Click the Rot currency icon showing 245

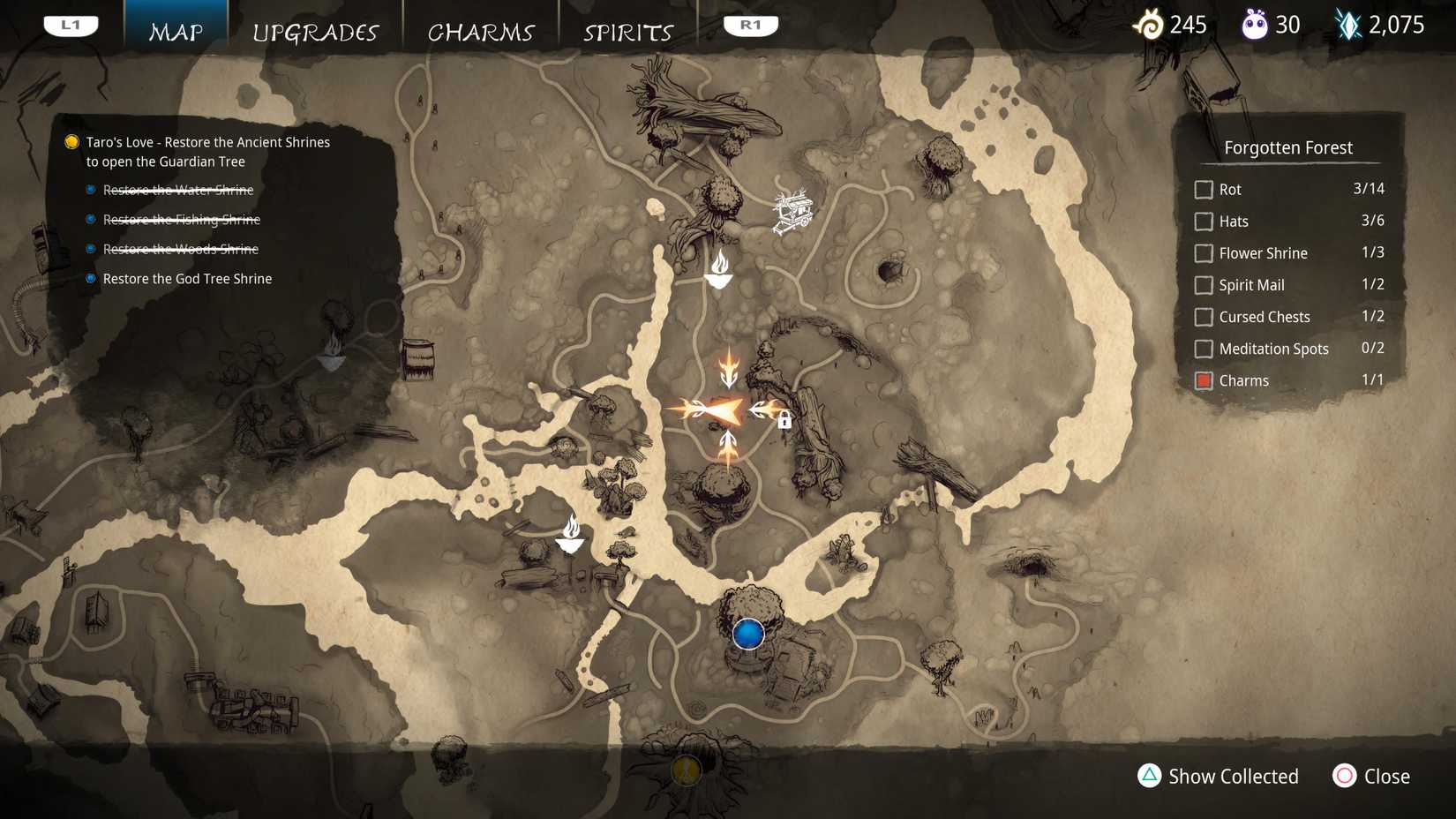[1150, 24]
